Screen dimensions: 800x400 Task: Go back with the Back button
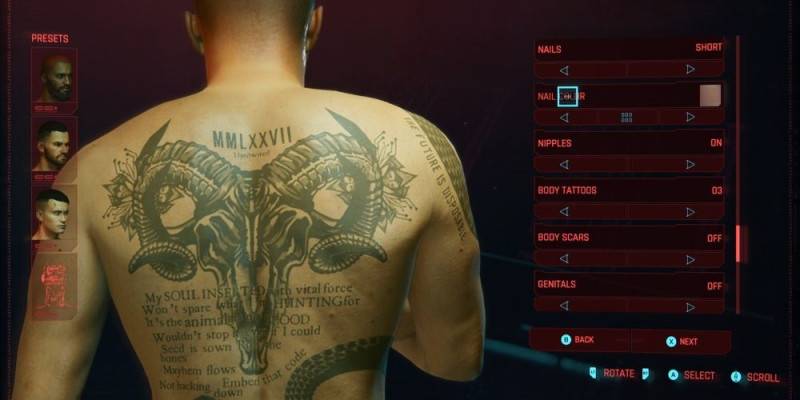[579, 340]
